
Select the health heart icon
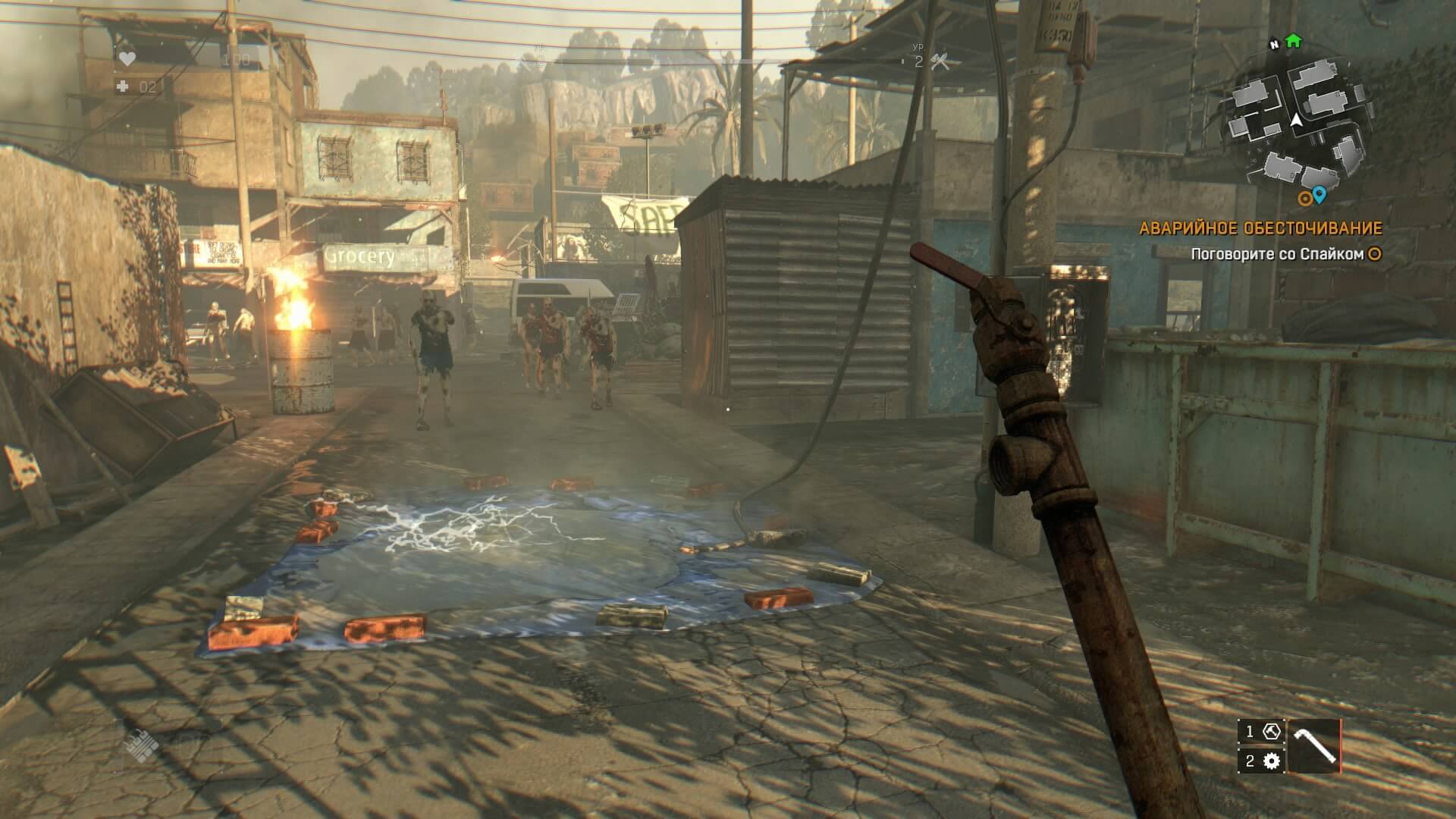[x=127, y=59]
